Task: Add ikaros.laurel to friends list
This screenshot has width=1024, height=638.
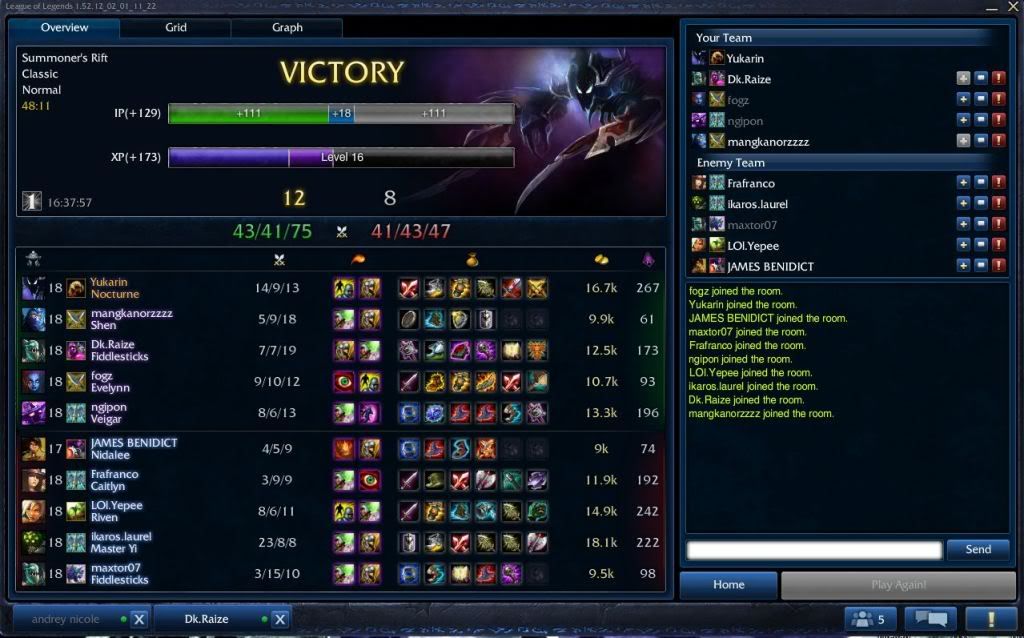Action: tap(963, 204)
